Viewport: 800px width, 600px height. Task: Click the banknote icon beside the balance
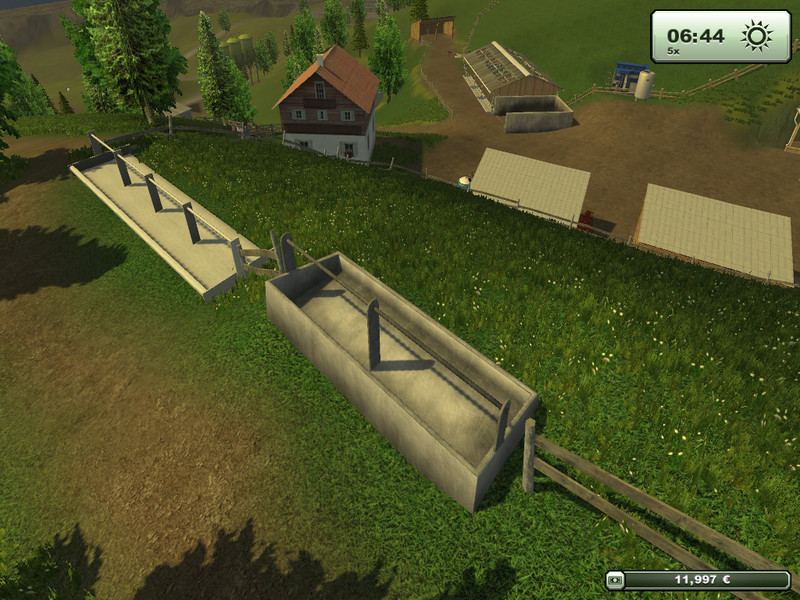click(616, 580)
